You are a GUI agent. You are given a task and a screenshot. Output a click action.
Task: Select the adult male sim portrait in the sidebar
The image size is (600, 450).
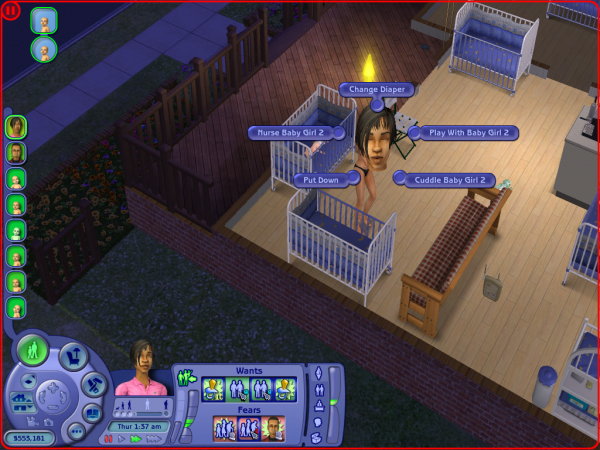15,152
